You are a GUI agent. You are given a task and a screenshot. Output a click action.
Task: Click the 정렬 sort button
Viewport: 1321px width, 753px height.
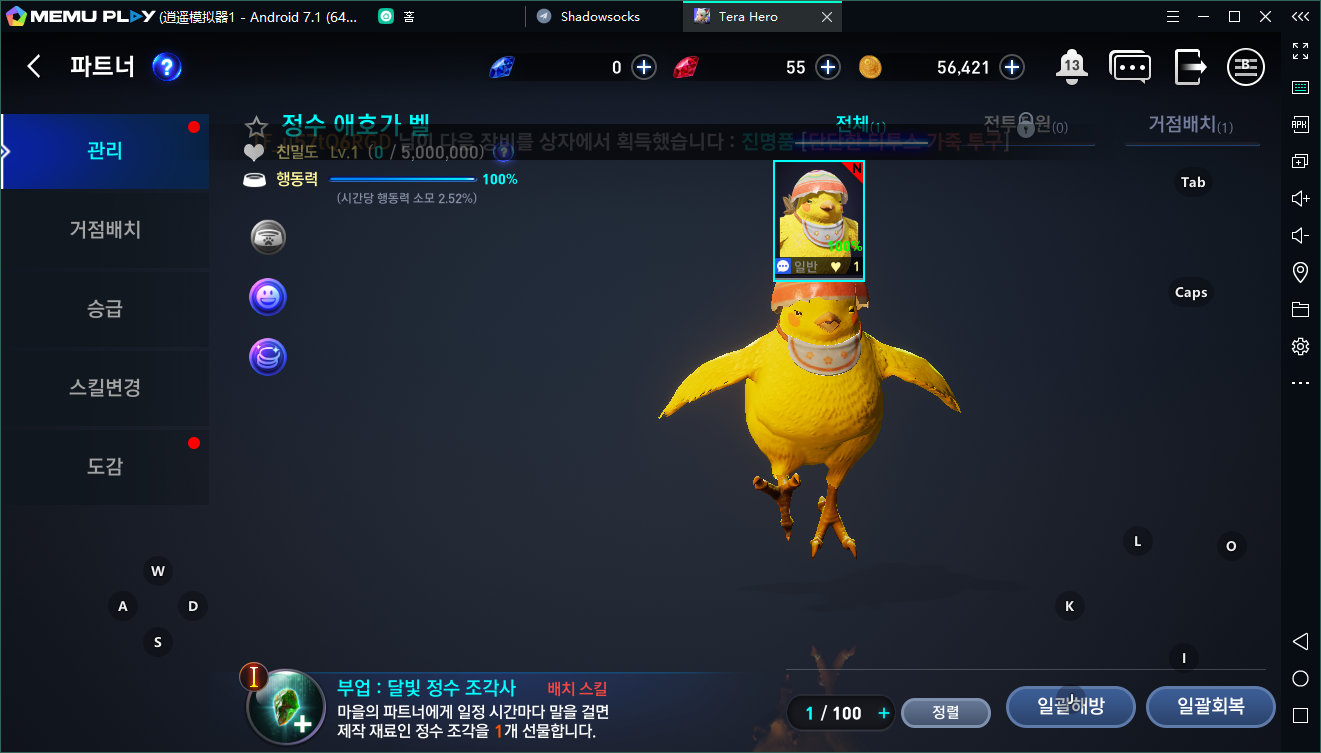pos(945,712)
